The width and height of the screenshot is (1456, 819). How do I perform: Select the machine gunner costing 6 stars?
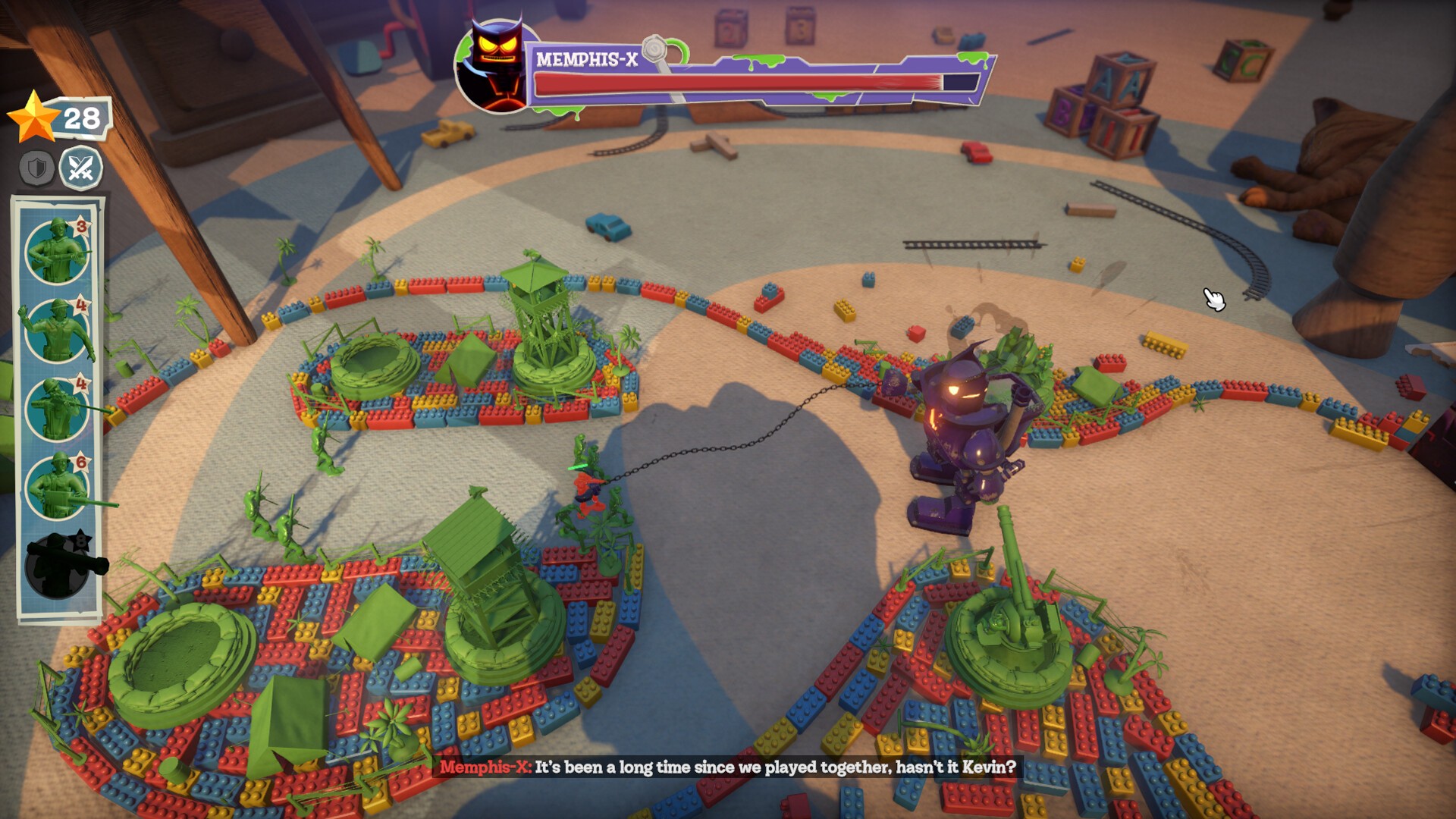(x=58, y=487)
